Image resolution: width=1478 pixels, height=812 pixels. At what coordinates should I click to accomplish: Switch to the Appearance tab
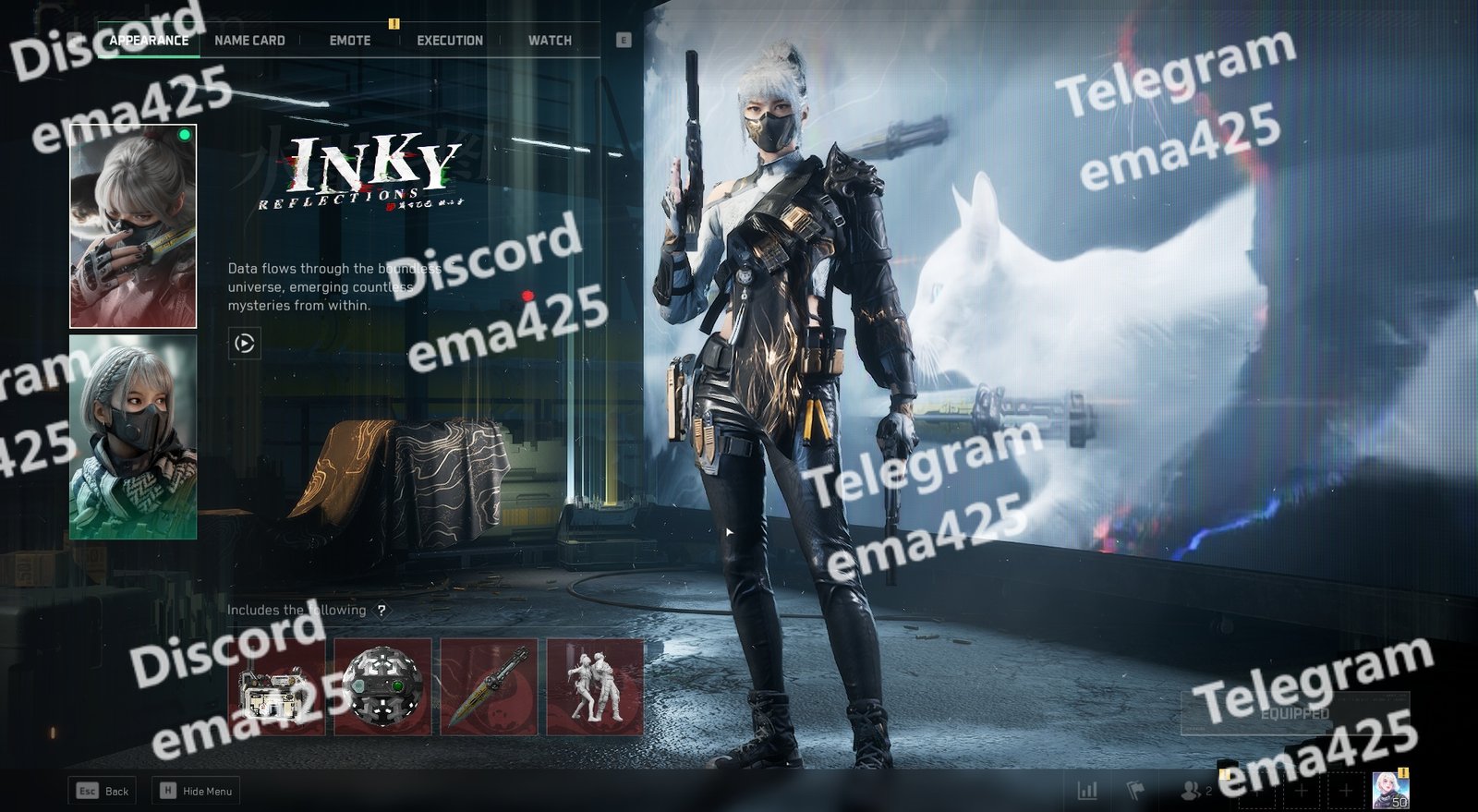[x=149, y=41]
